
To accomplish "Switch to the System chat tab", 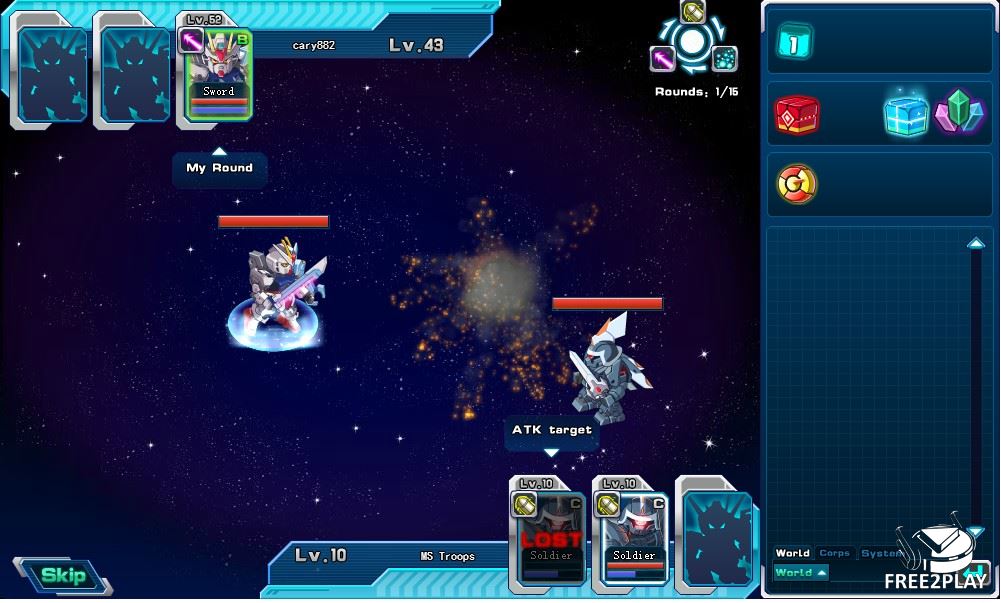I will [880, 553].
